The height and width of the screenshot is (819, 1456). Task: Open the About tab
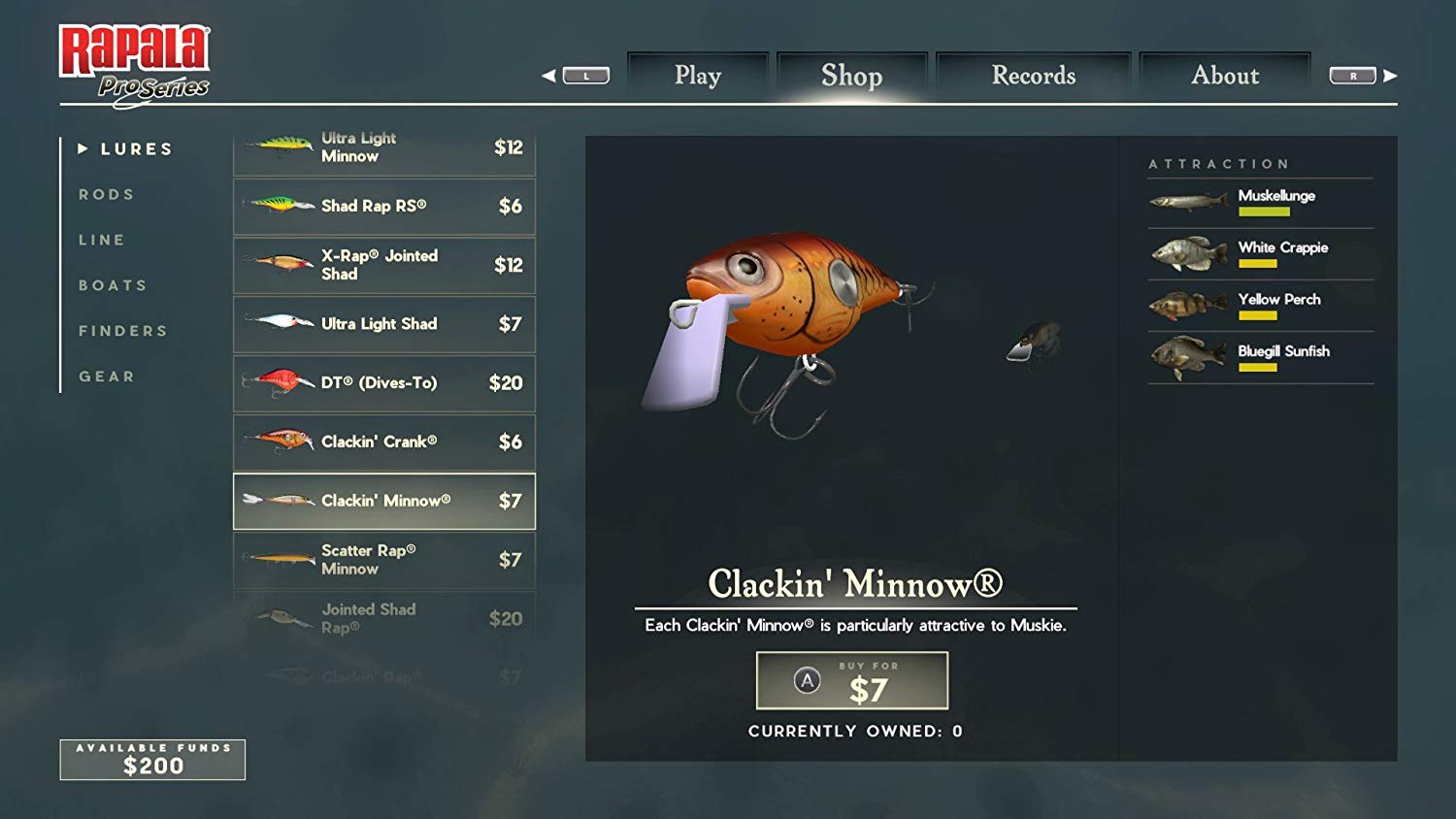[x=1225, y=75]
